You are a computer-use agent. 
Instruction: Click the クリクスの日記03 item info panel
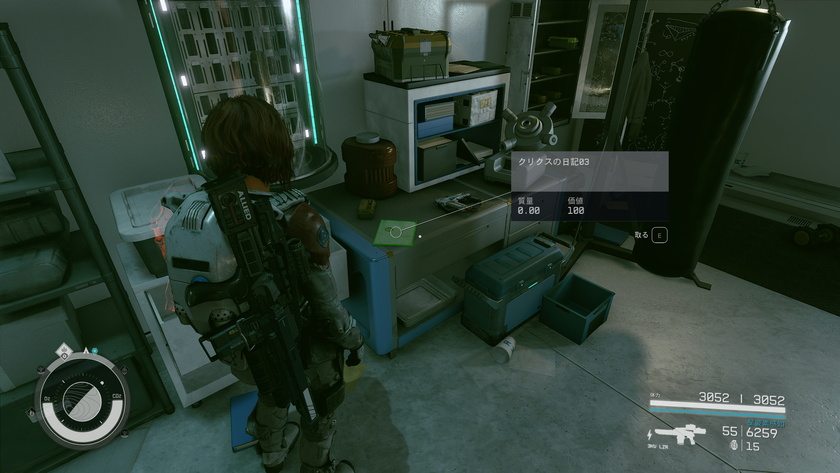(589, 185)
